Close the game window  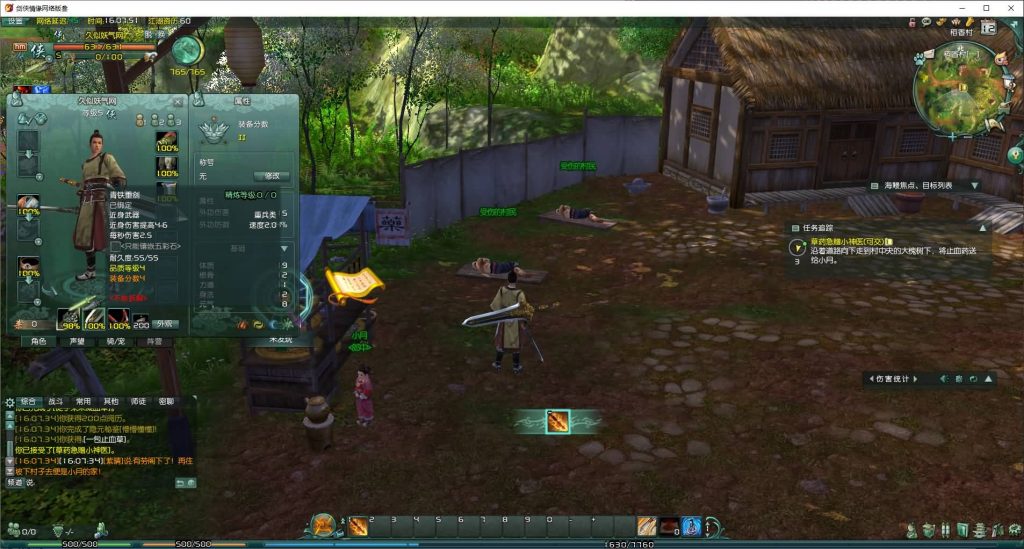click(1011, 8)
